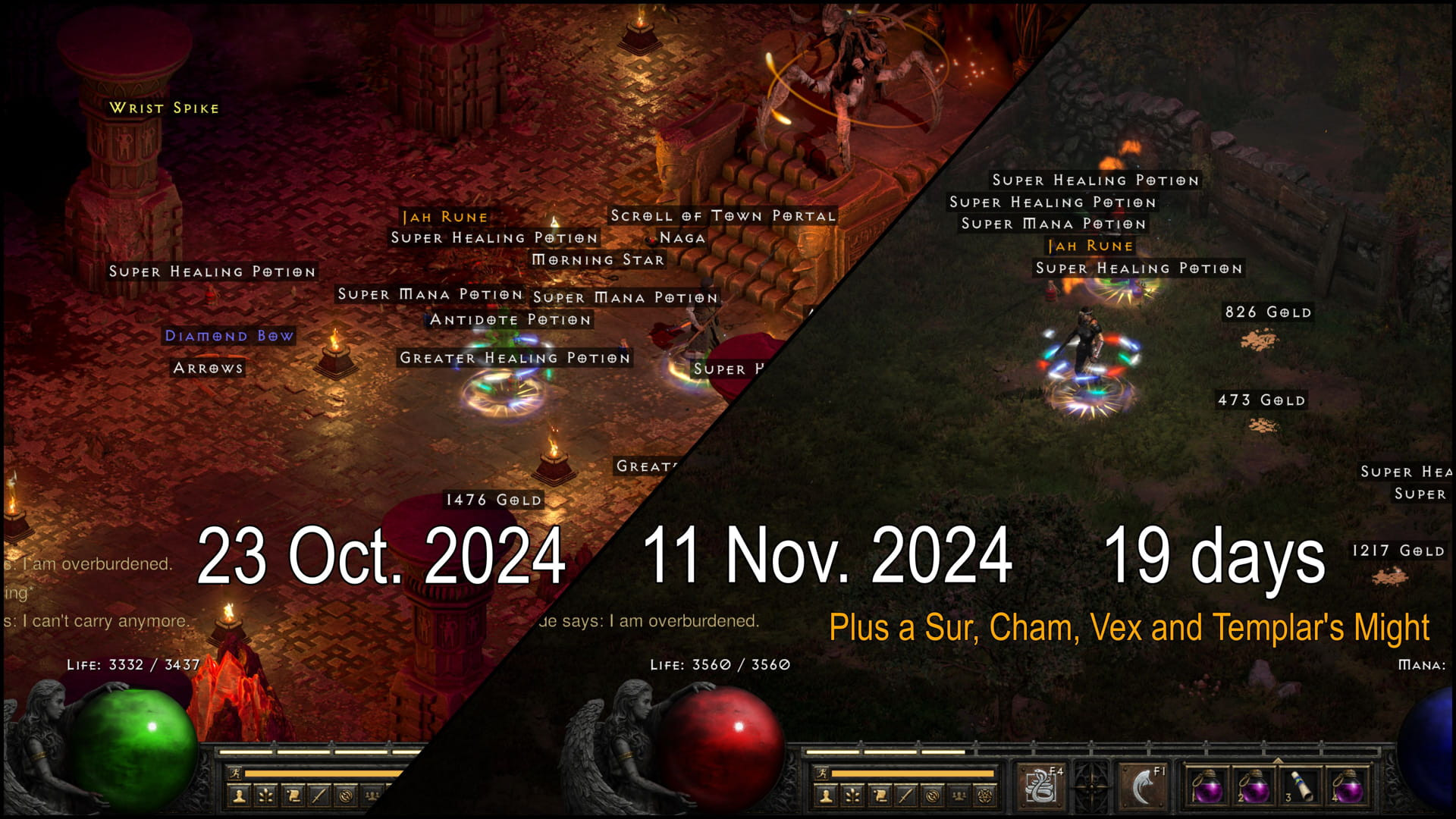Image resolution: width=1456 pixels, height=819 pixels.
Task: Toggle run/walk on the left HUD
Action: coord(235,773)
